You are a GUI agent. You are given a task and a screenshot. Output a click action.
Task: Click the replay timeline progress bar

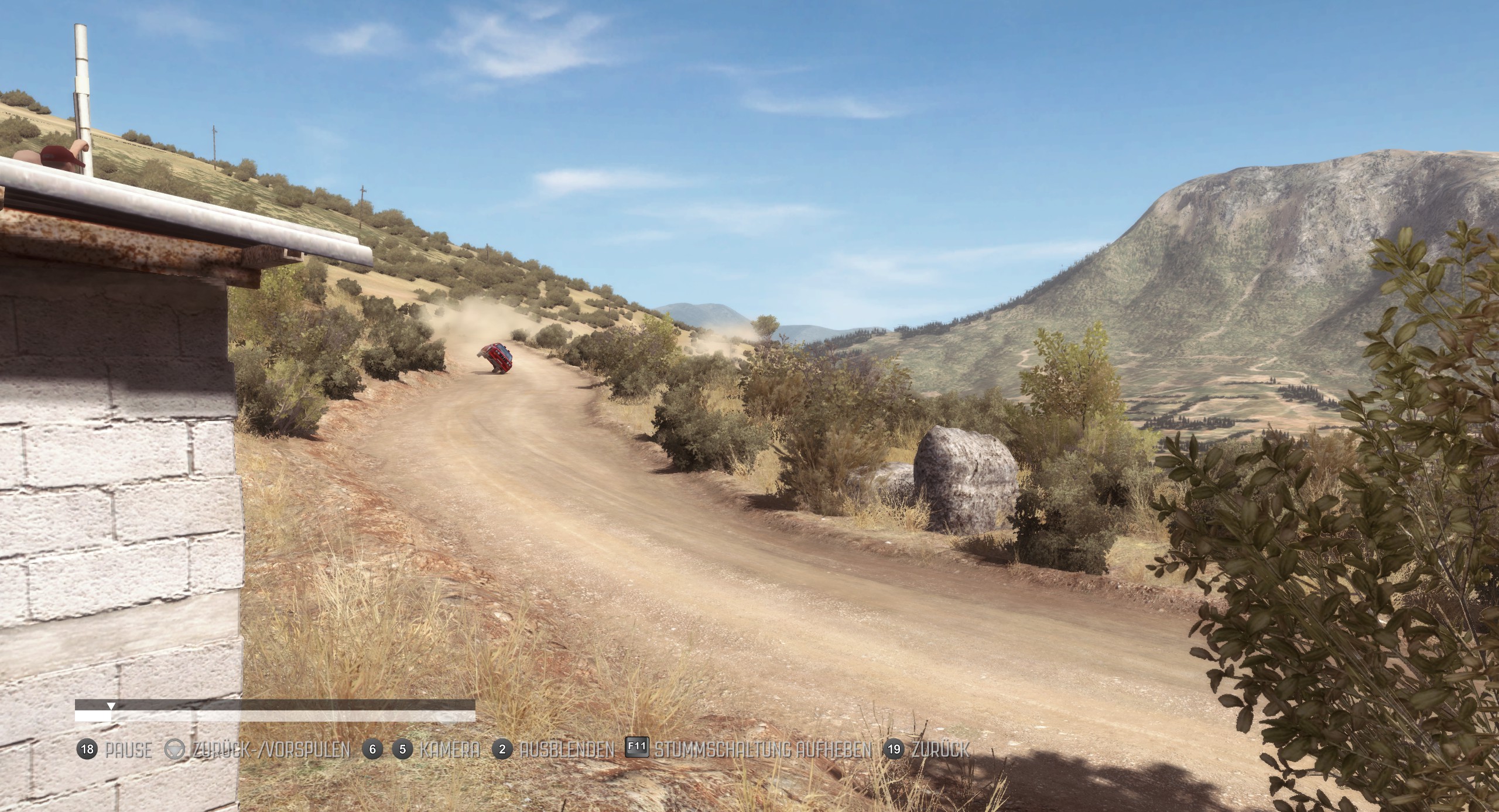pos(275,715)
